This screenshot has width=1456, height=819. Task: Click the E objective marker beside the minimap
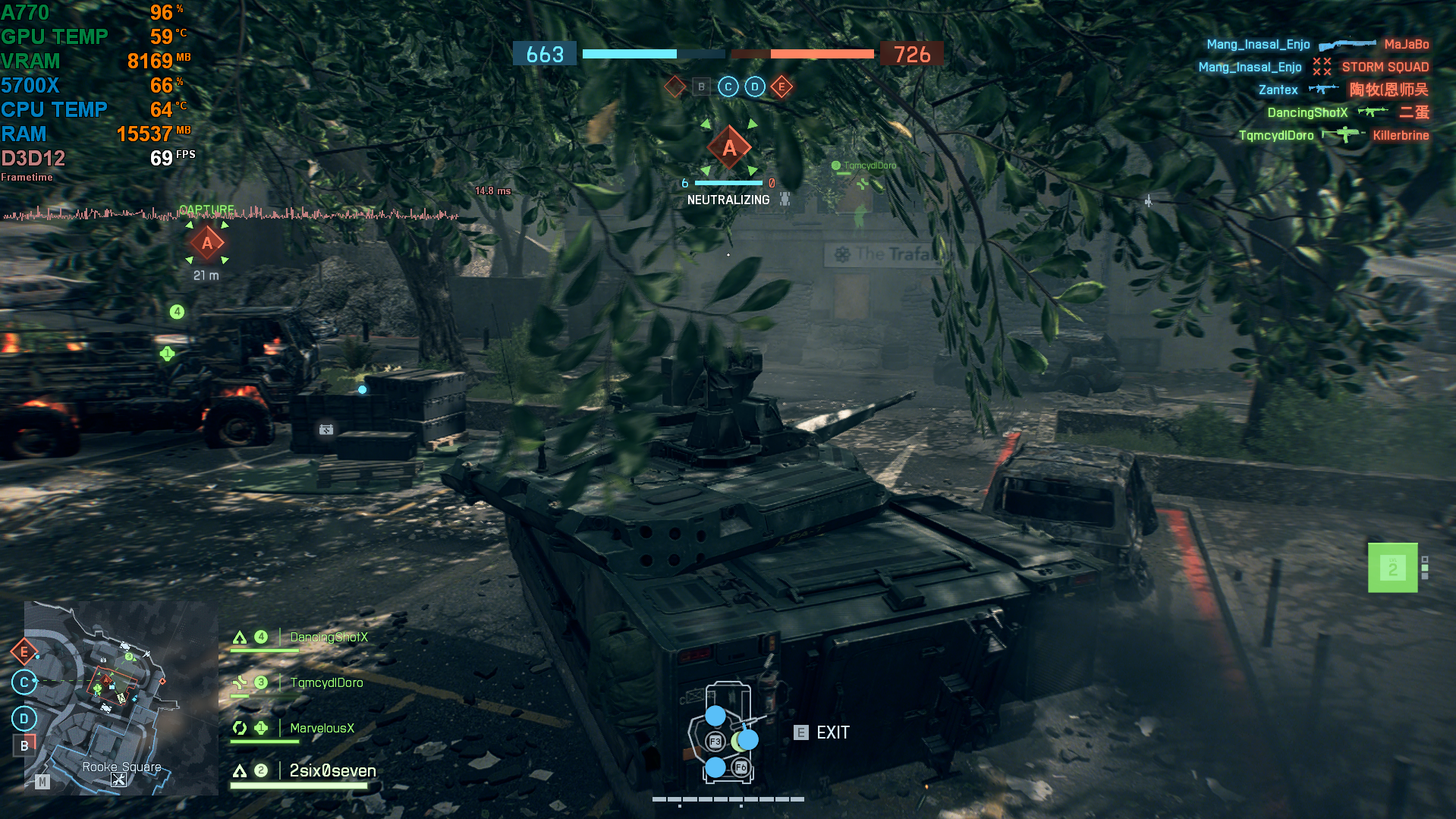(x=24, y=651)
